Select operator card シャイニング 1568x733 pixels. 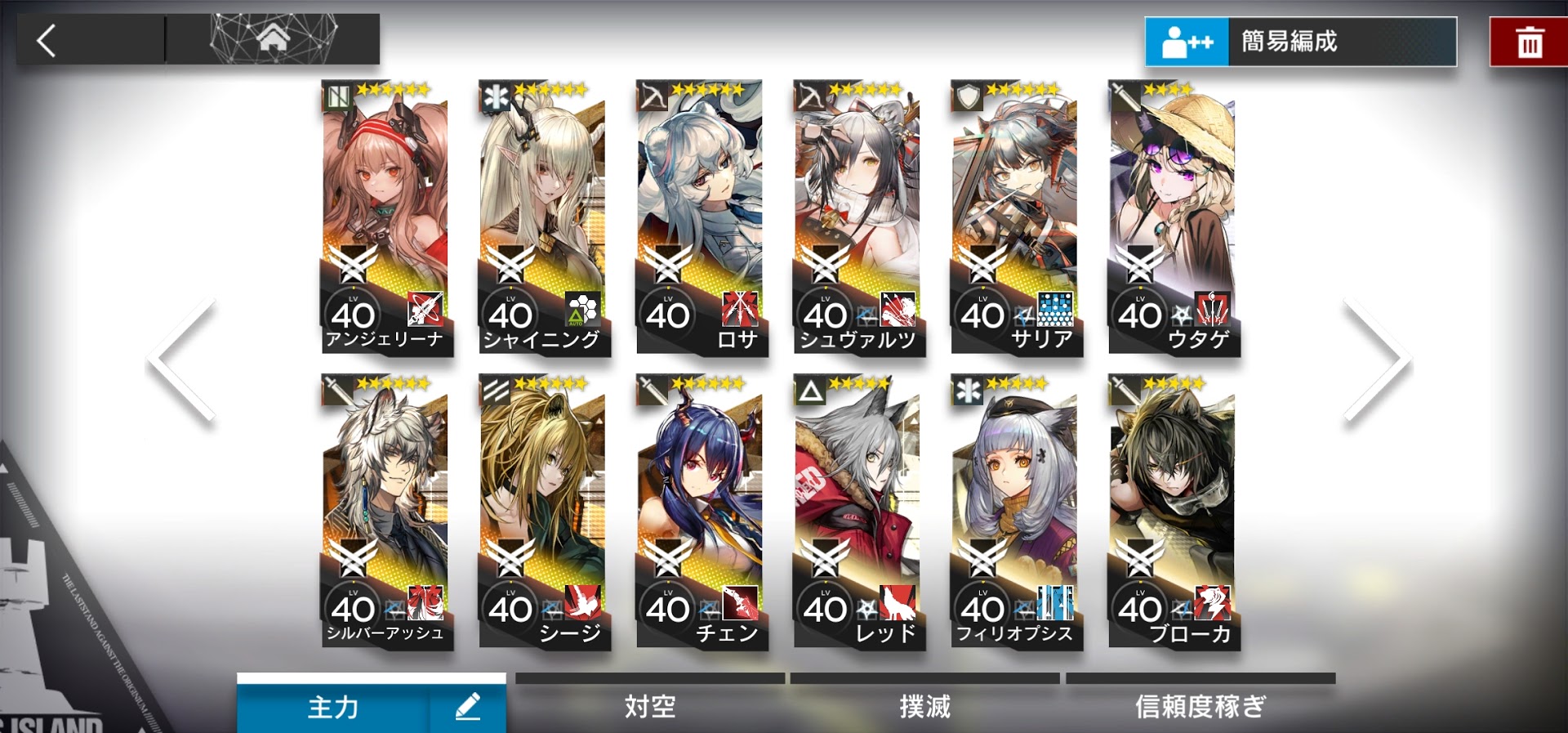(x=542, y=217)
